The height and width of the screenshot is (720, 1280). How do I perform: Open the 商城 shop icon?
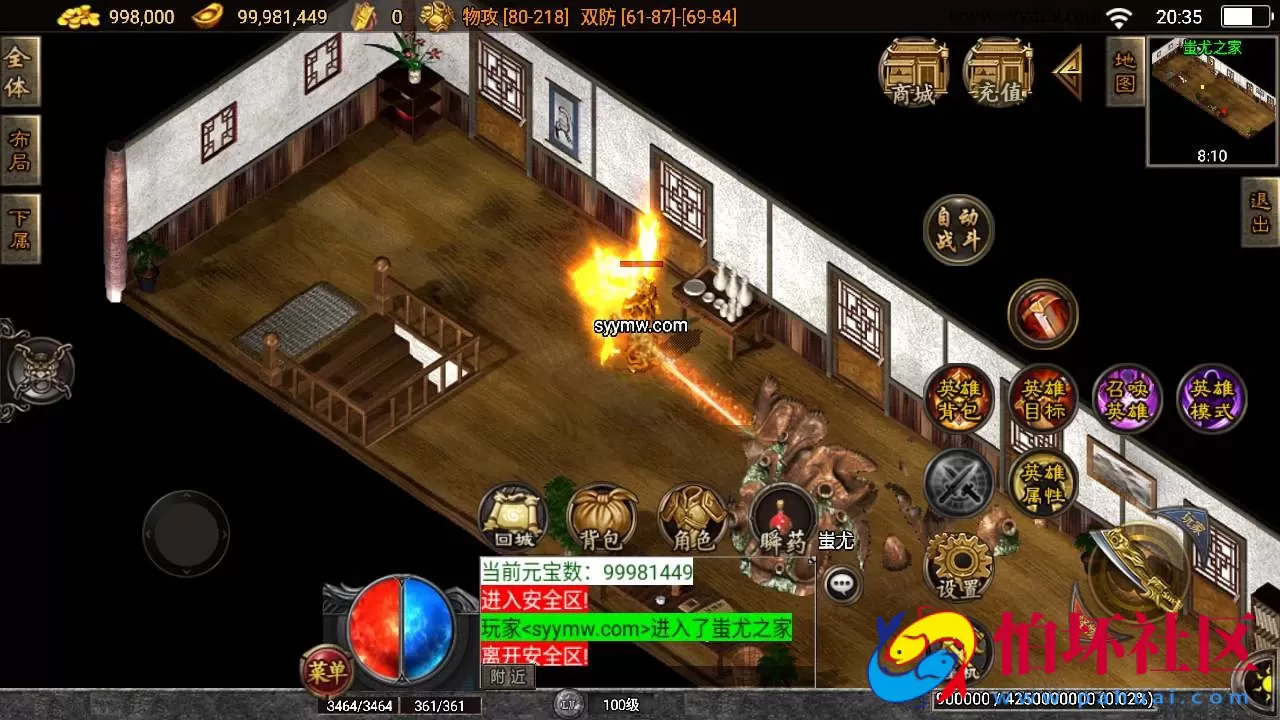[913, 72]
